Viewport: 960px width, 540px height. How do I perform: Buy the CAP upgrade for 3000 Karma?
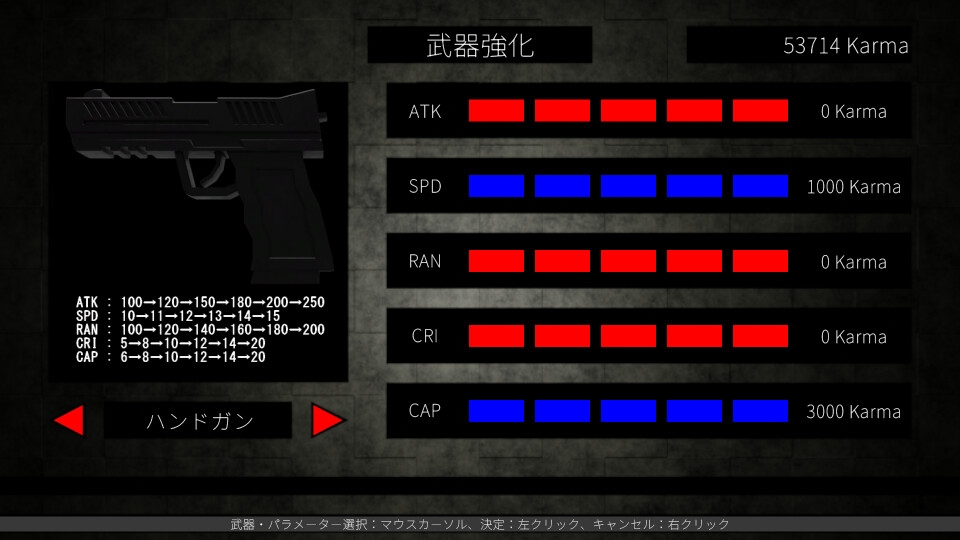[648, 411]
